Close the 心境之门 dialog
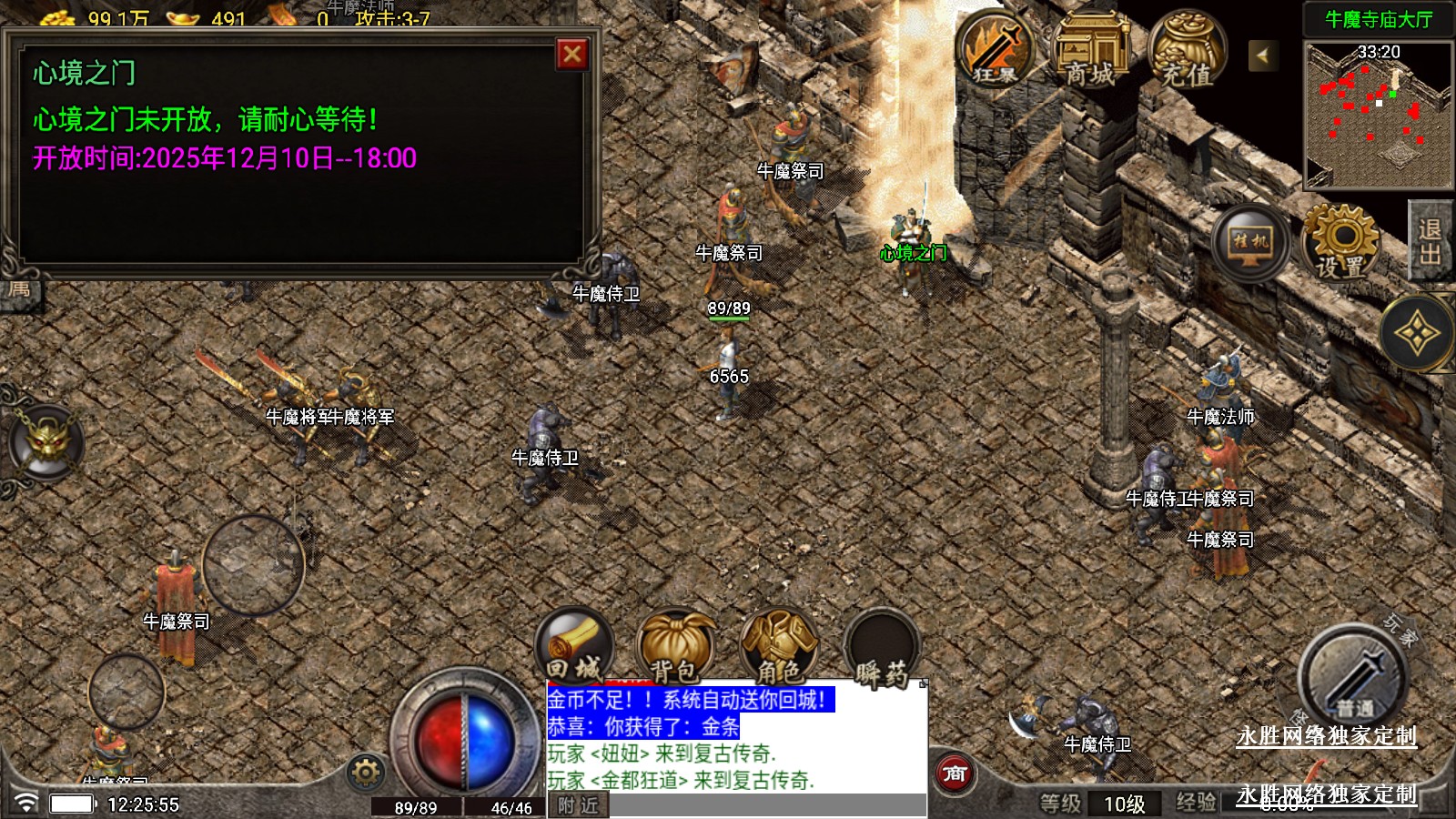Screen dimensions: 1456x819 571,55
